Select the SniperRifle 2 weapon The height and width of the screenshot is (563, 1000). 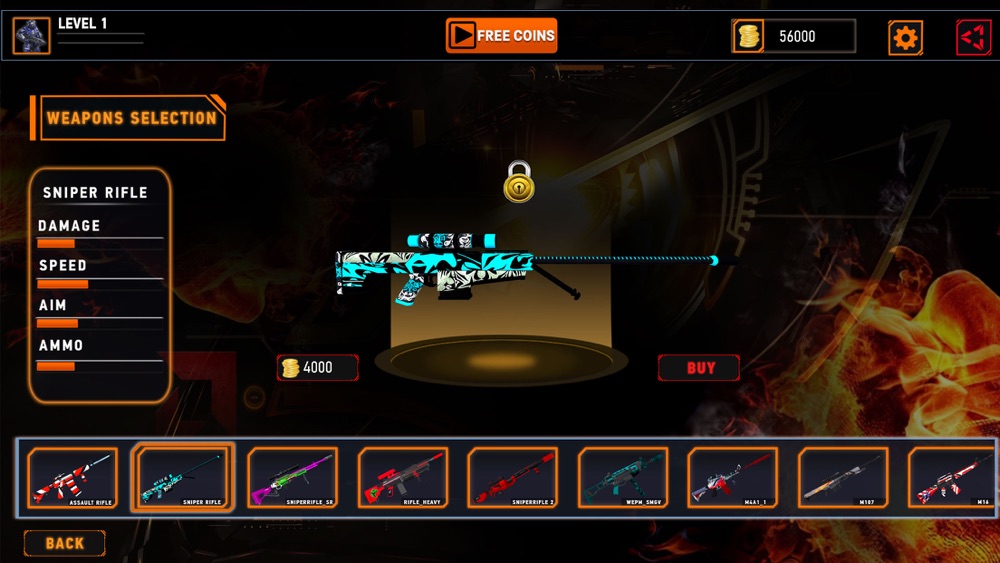point(513,478)
